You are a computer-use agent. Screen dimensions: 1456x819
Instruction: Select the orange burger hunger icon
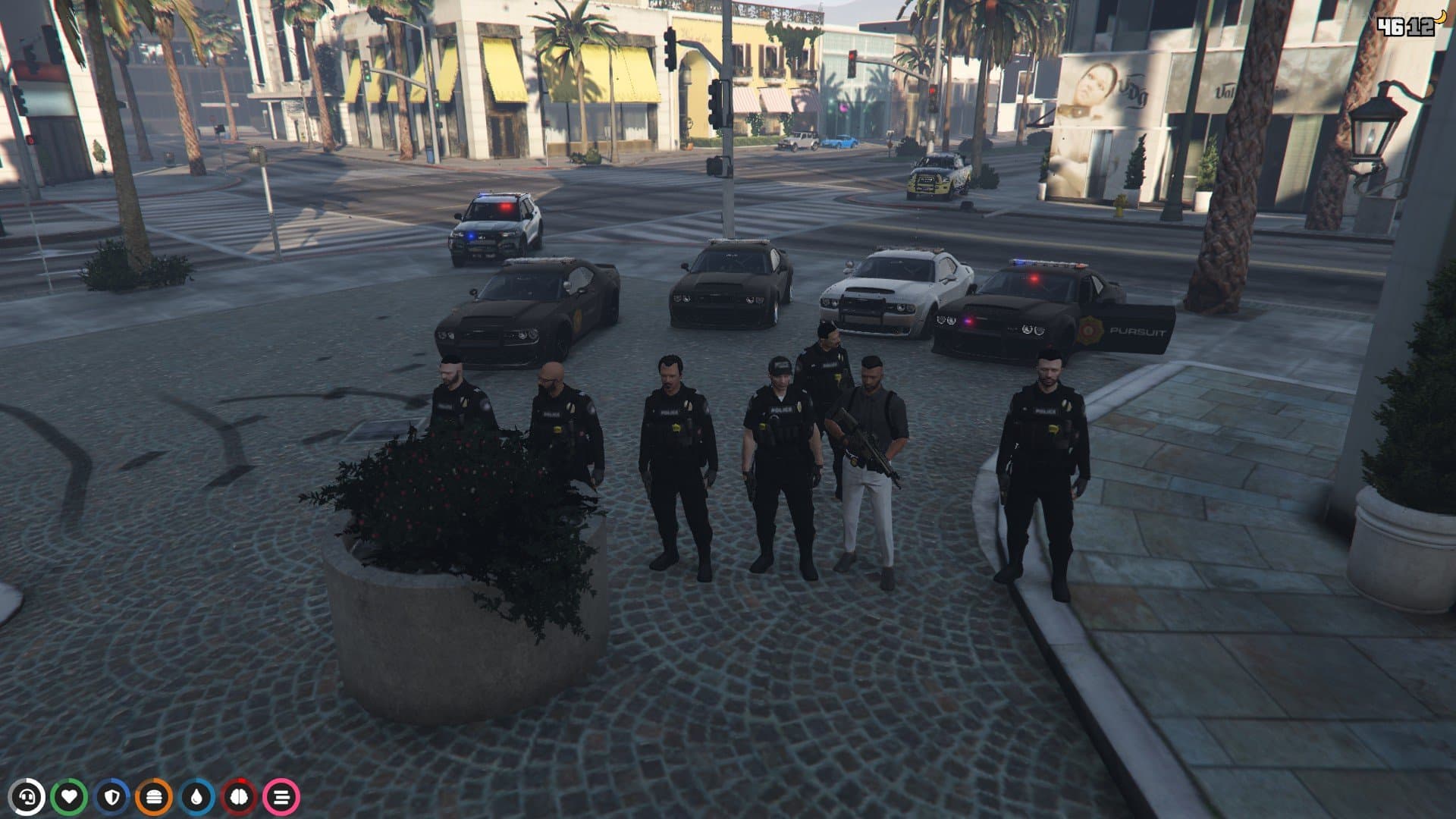point(154,797)
